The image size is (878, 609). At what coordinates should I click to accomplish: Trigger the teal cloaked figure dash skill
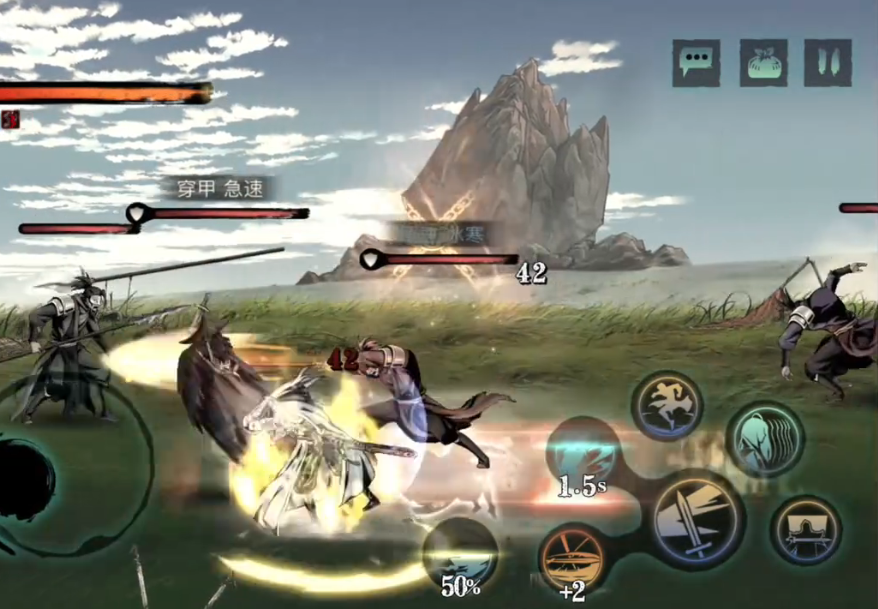(x=763, y=439)
